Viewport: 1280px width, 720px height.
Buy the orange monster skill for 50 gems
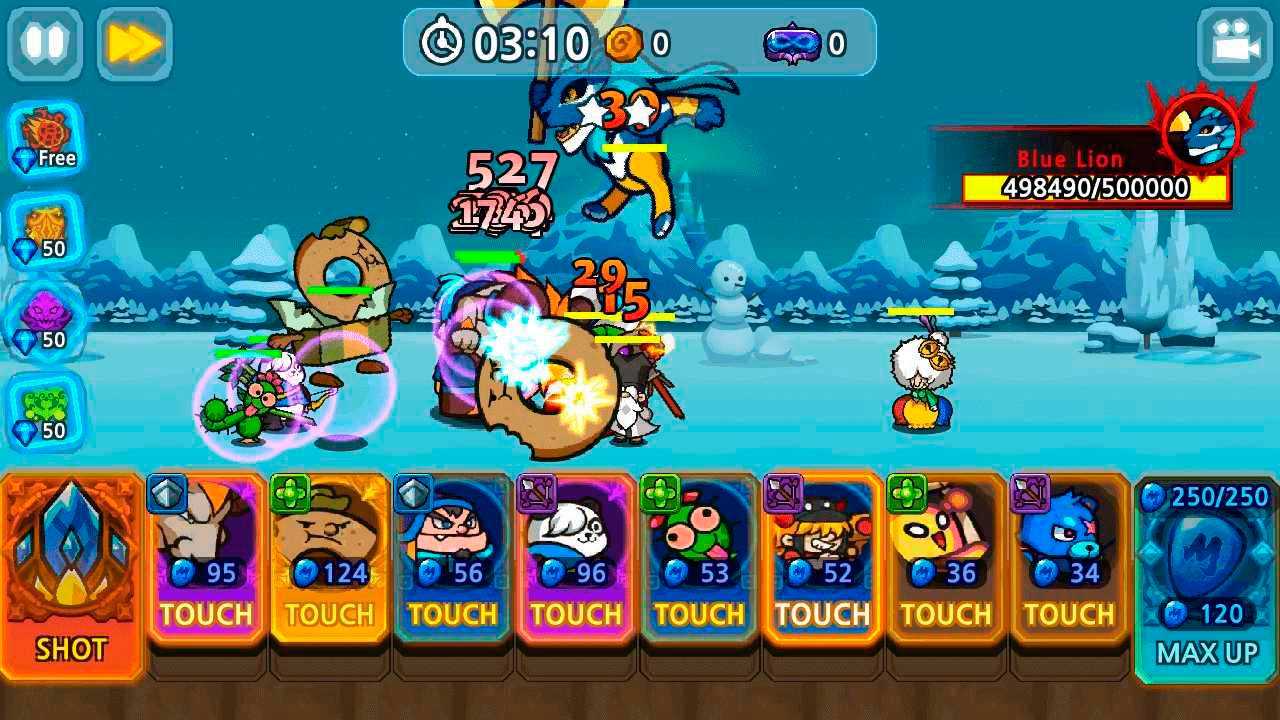coord(46,230)
